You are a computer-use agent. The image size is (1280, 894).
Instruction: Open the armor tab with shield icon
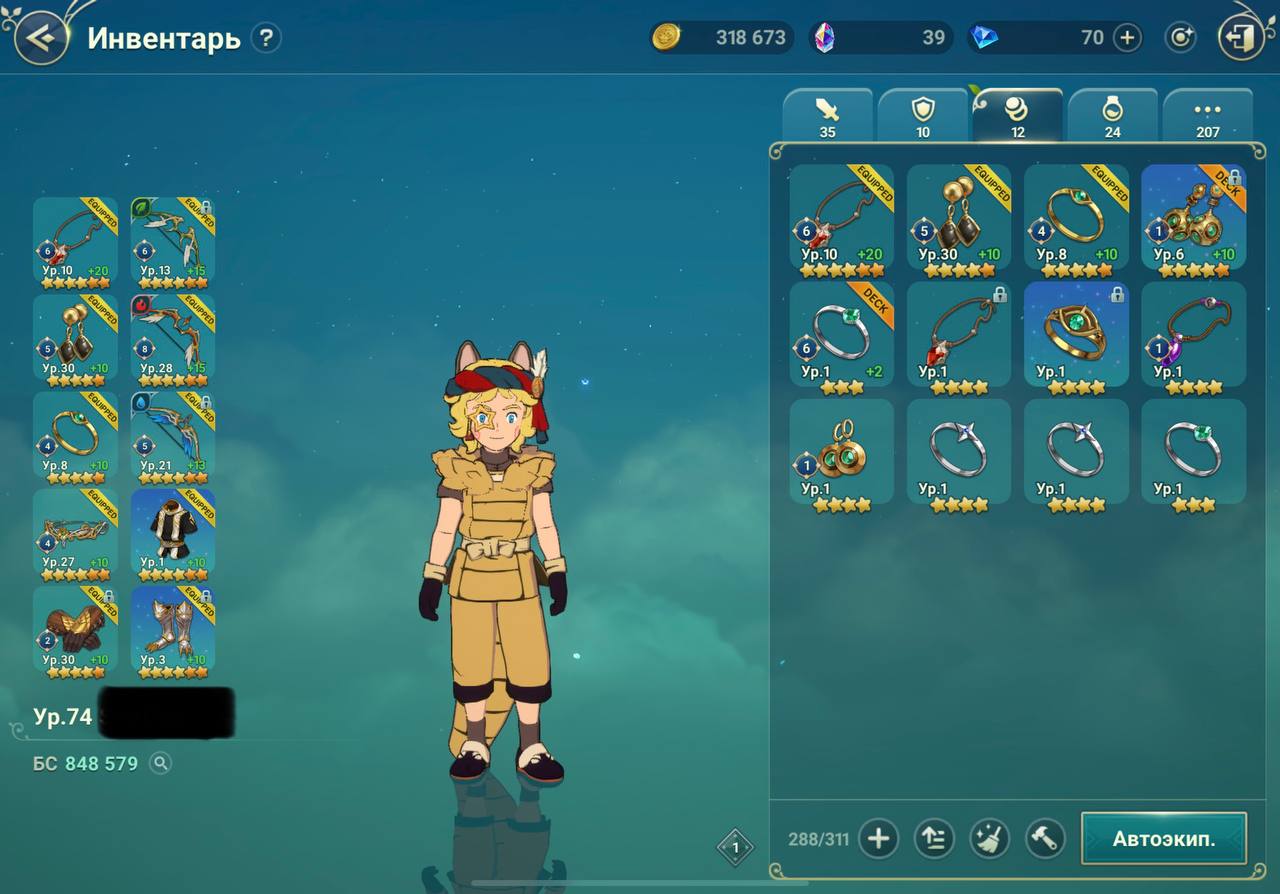coord(922,116)
